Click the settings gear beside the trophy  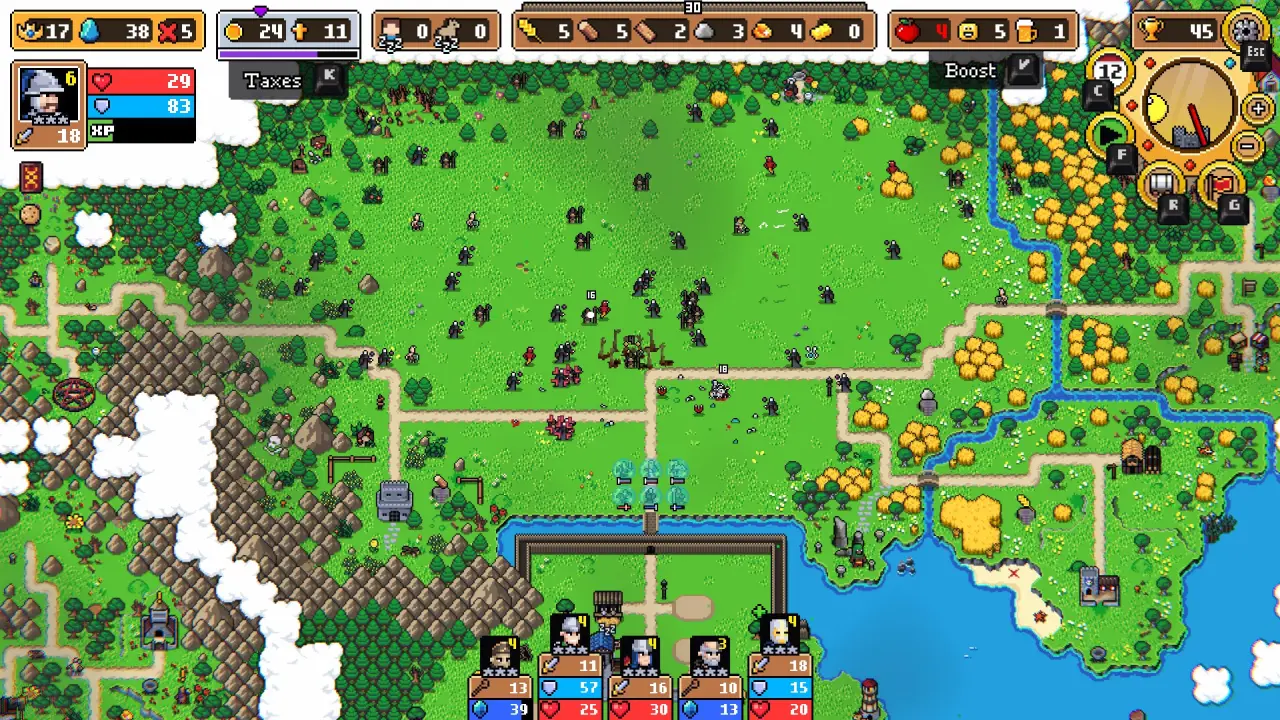1248,28
